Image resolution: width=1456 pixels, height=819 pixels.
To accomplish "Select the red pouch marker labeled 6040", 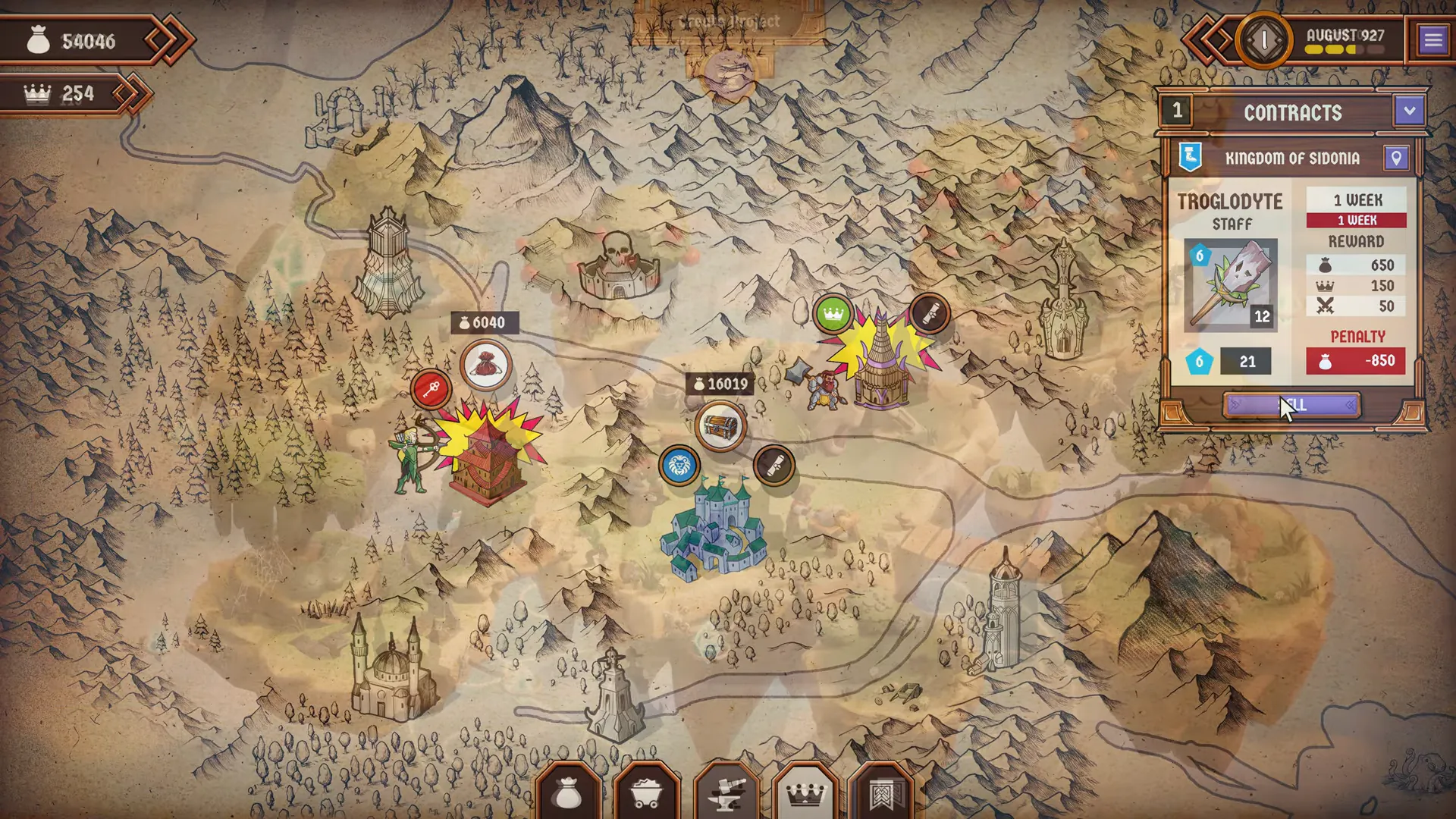I will 486,366.
